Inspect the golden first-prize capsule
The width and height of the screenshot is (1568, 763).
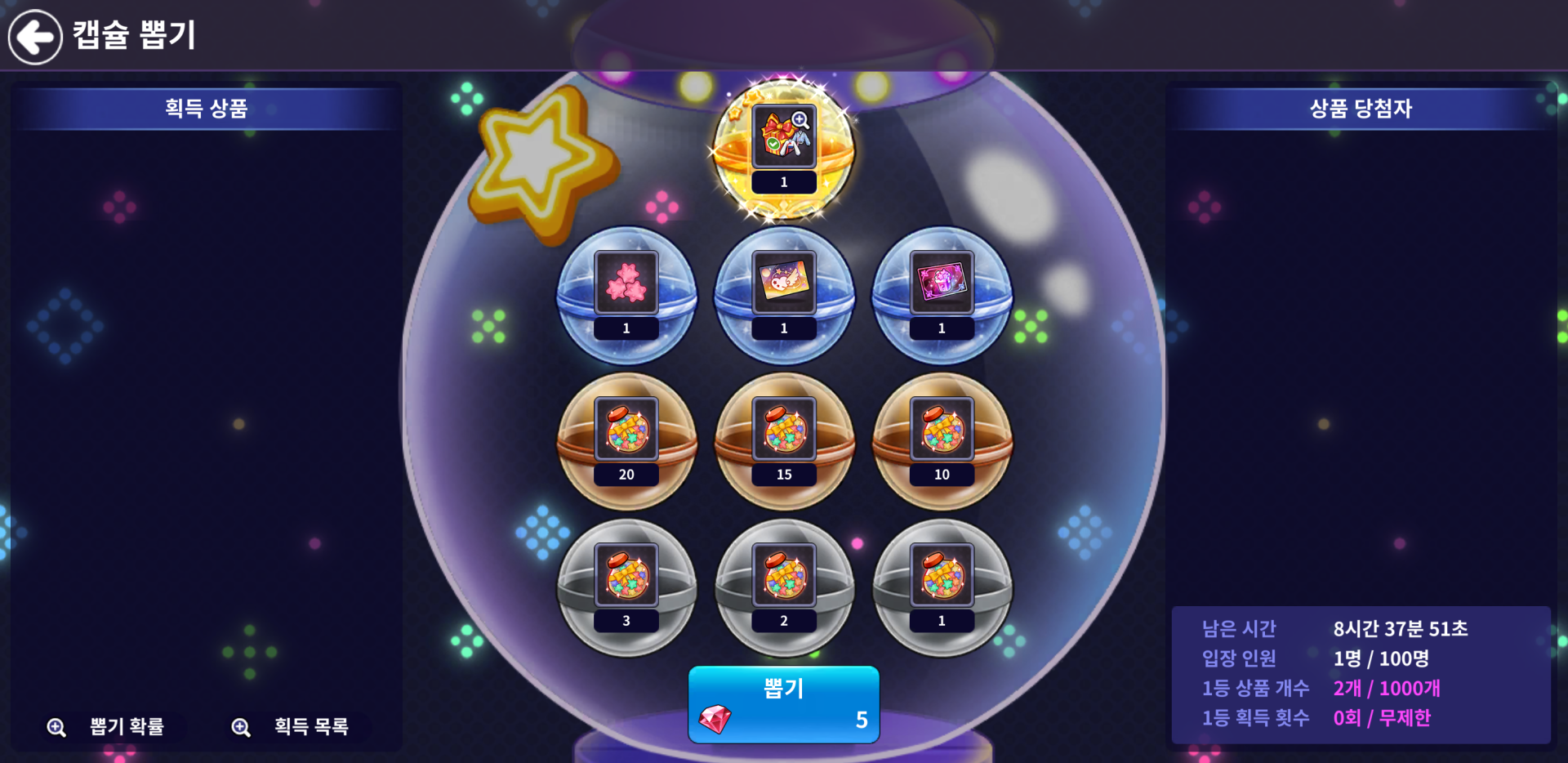click(x=784, y=149)
